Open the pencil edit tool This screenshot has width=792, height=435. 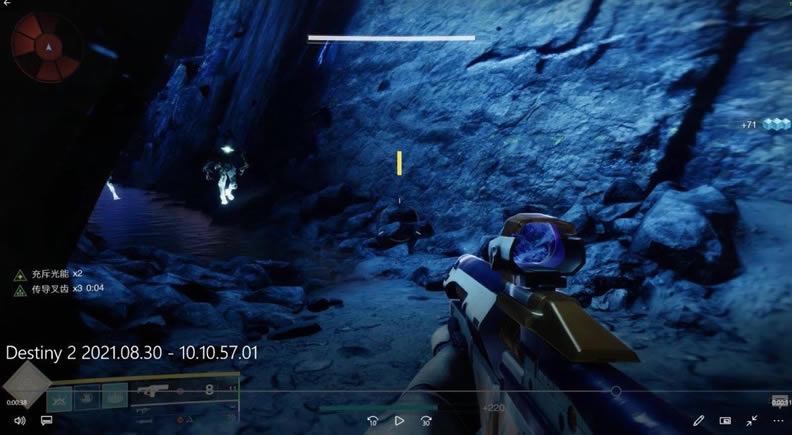[699, 421]
